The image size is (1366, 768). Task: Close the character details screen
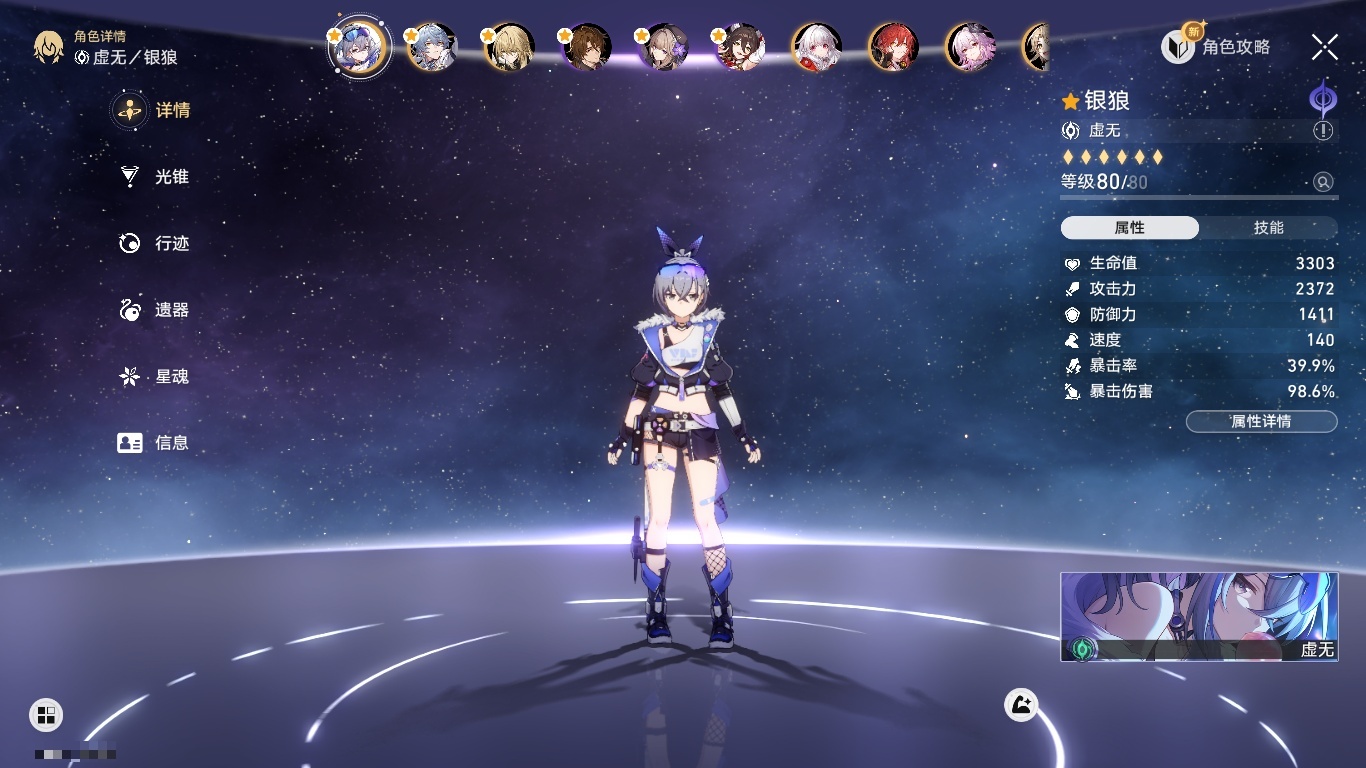pyautogui.click(x=1325, y=47)
